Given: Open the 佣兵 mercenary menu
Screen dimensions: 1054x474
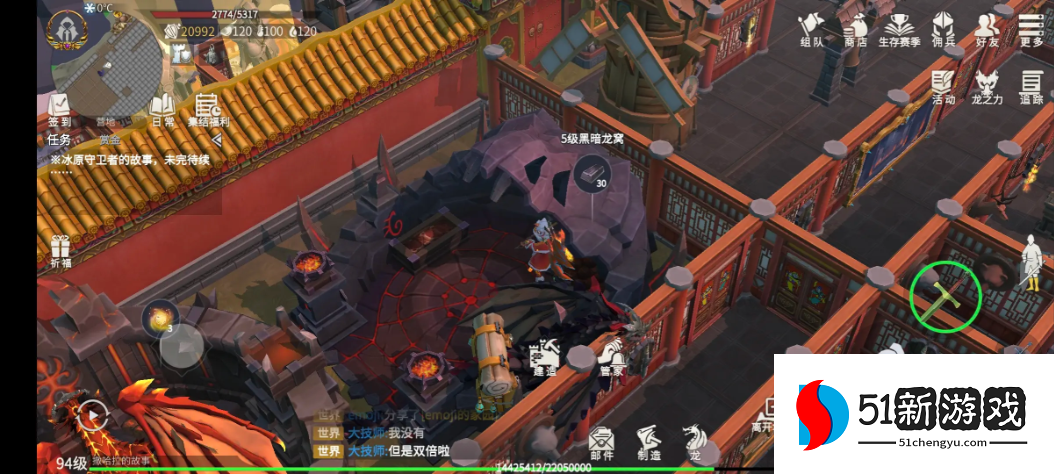Looking at the screenshot, I should (942, 28).
